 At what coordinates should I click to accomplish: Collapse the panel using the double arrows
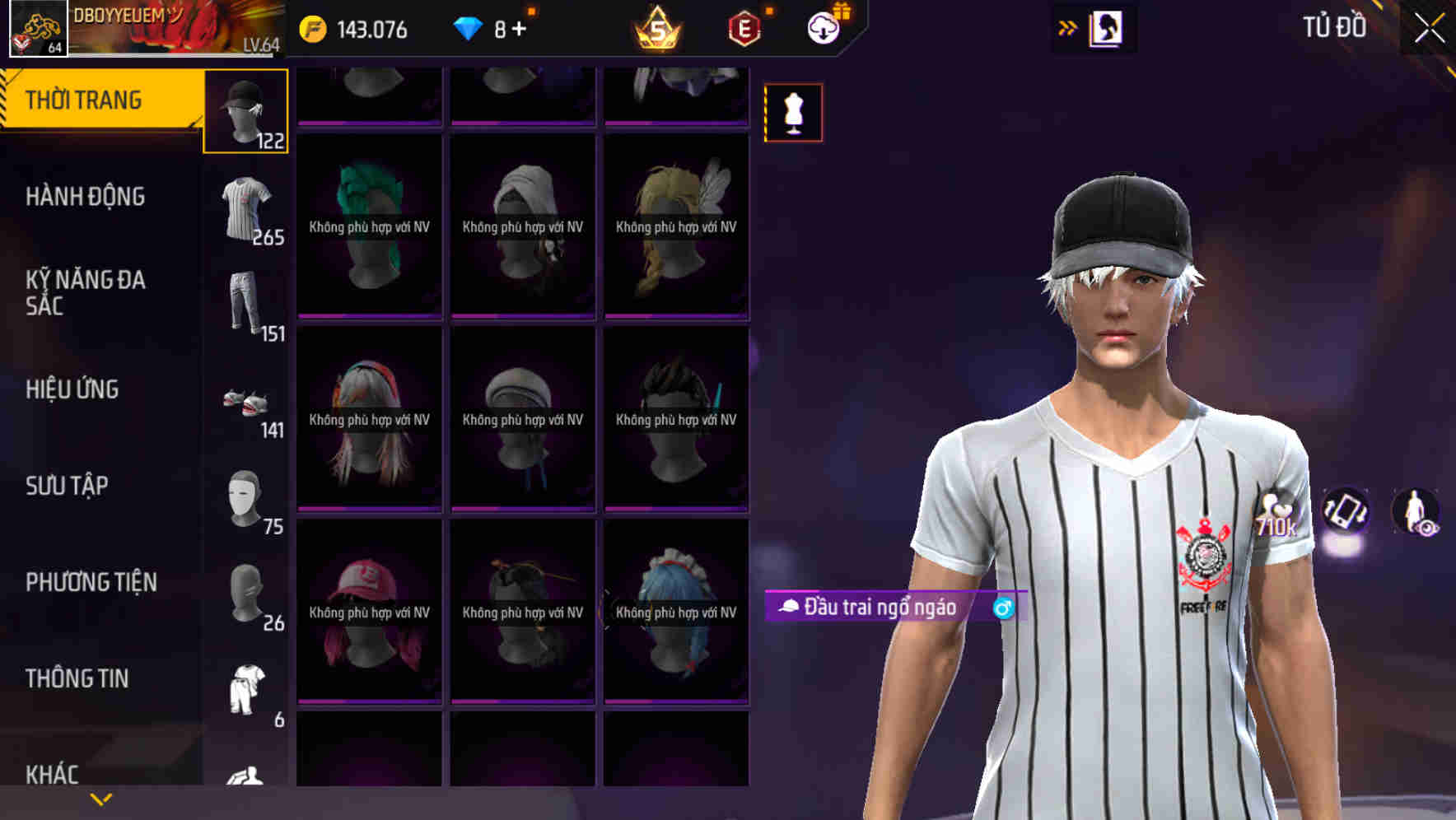coord(1067,26)
